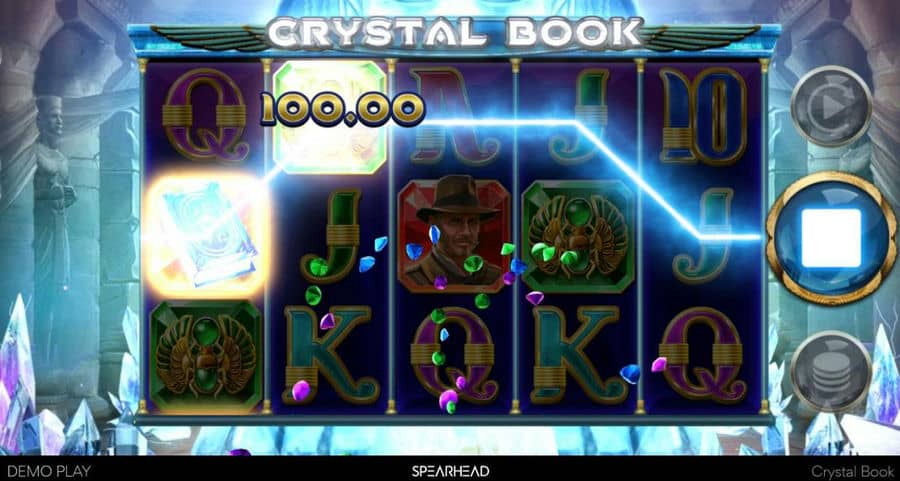Open the coin stack bet settings
This screenshot has height=481, width=900.
[830, 371]
